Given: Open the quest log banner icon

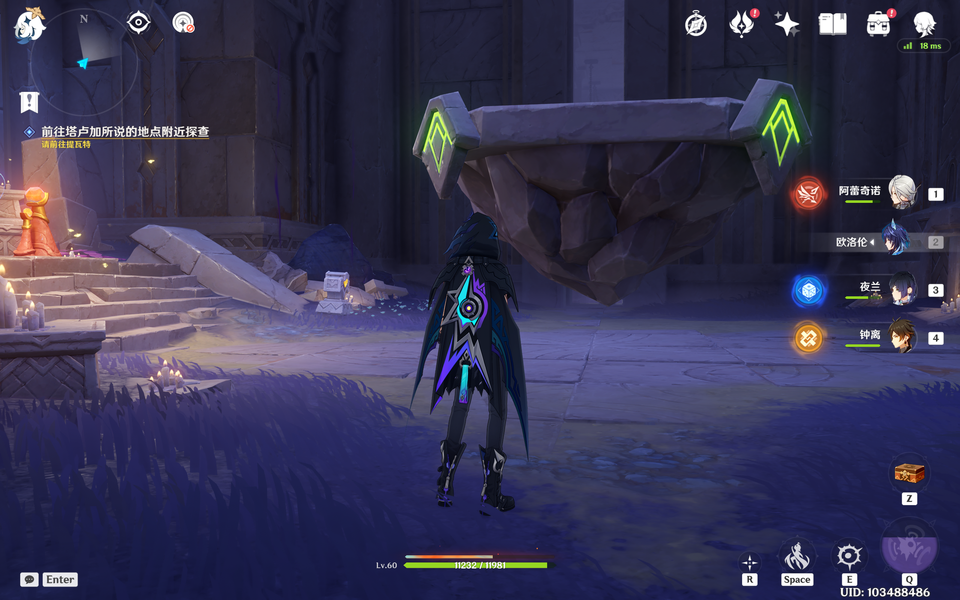Looking at the screenshot, I should click(29, 101).
